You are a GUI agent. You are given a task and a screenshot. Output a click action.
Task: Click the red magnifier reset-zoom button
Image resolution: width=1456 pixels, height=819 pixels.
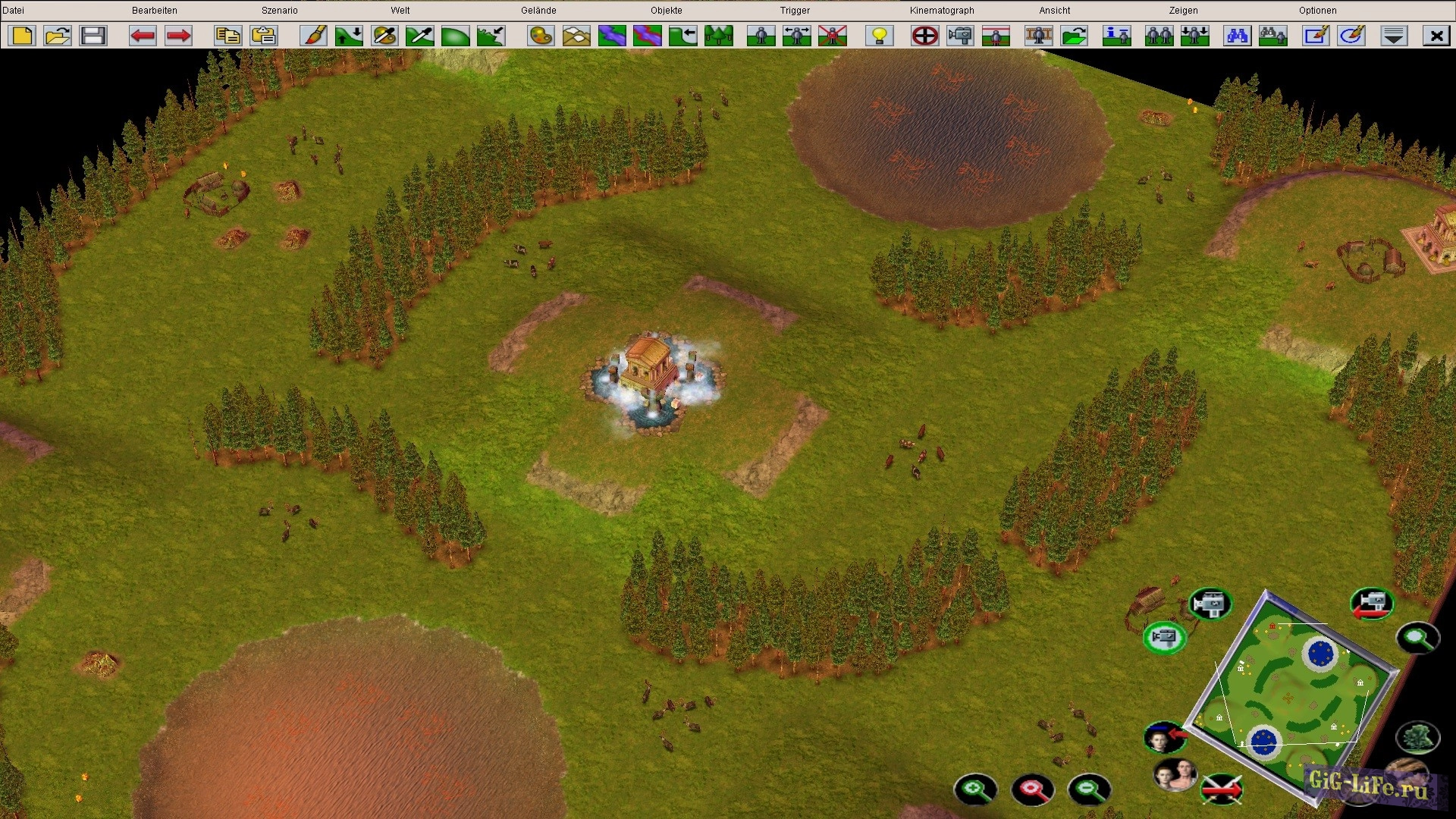(1032, 789)
